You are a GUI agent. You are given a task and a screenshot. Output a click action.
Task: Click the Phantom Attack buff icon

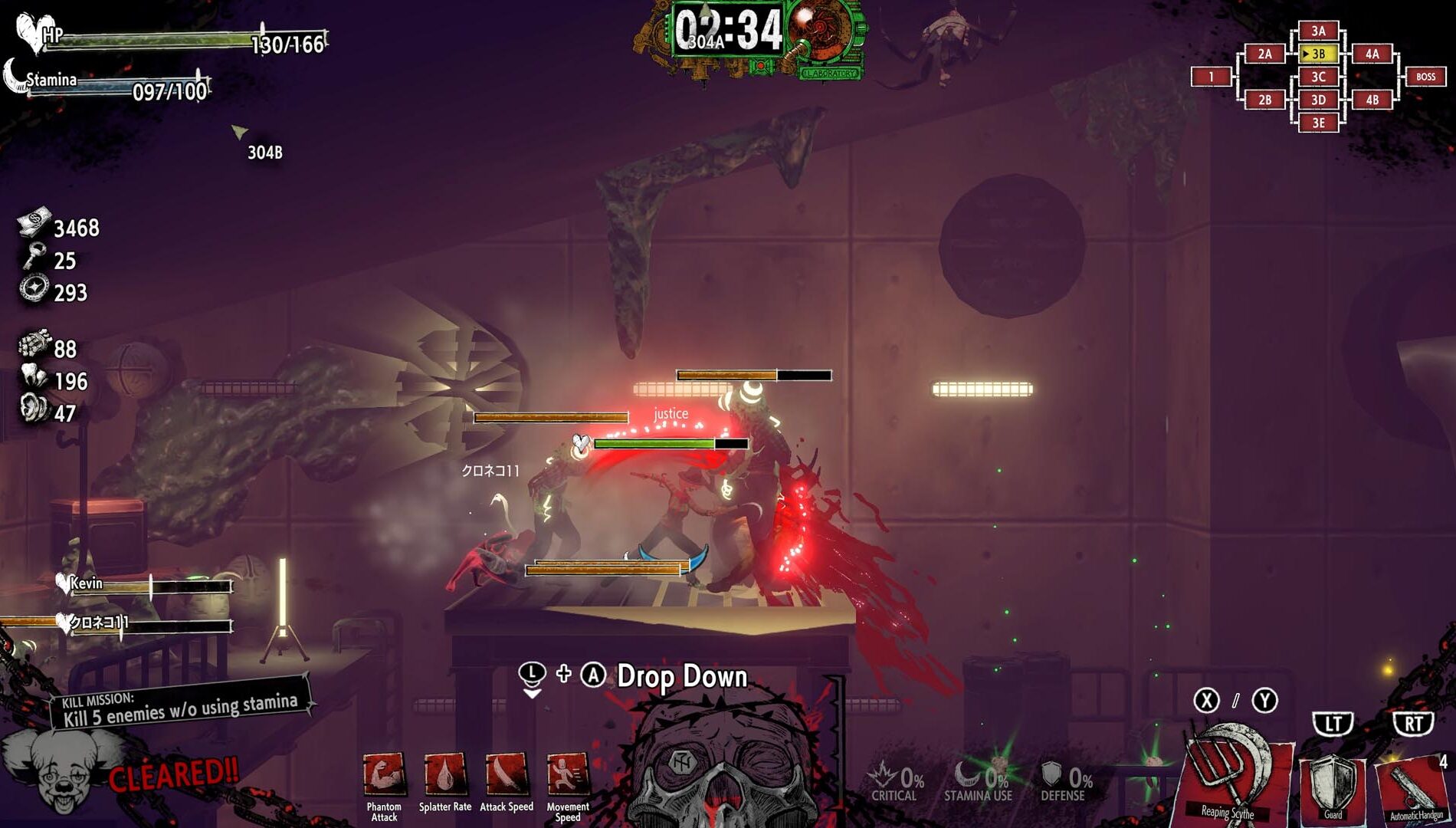[384, 776]
